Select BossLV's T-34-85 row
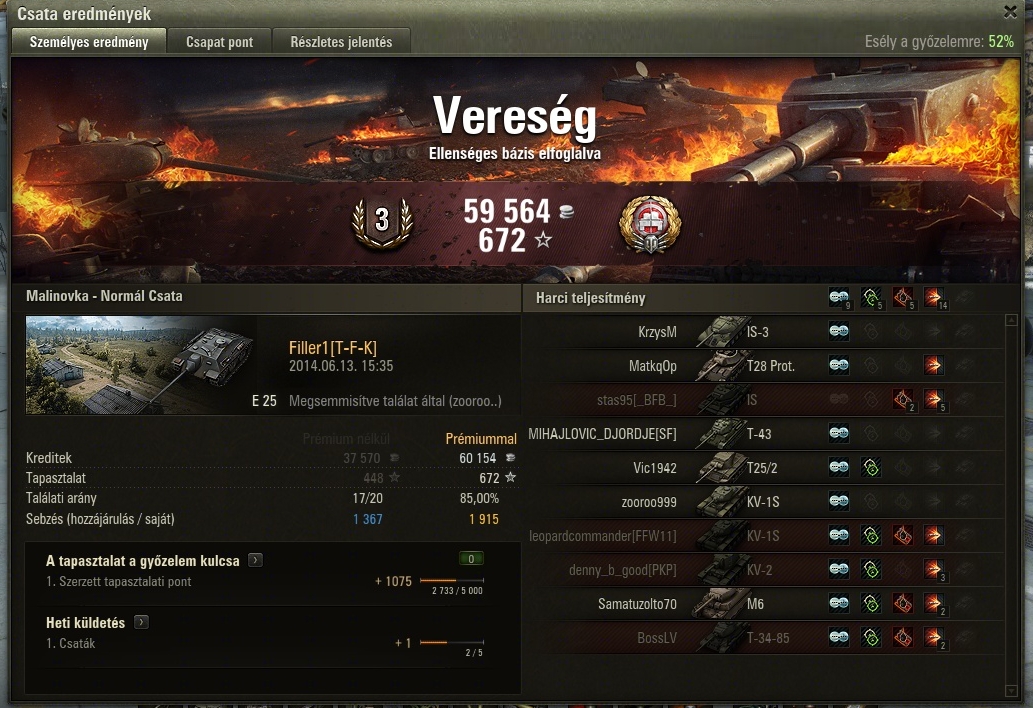 (760, 638)
